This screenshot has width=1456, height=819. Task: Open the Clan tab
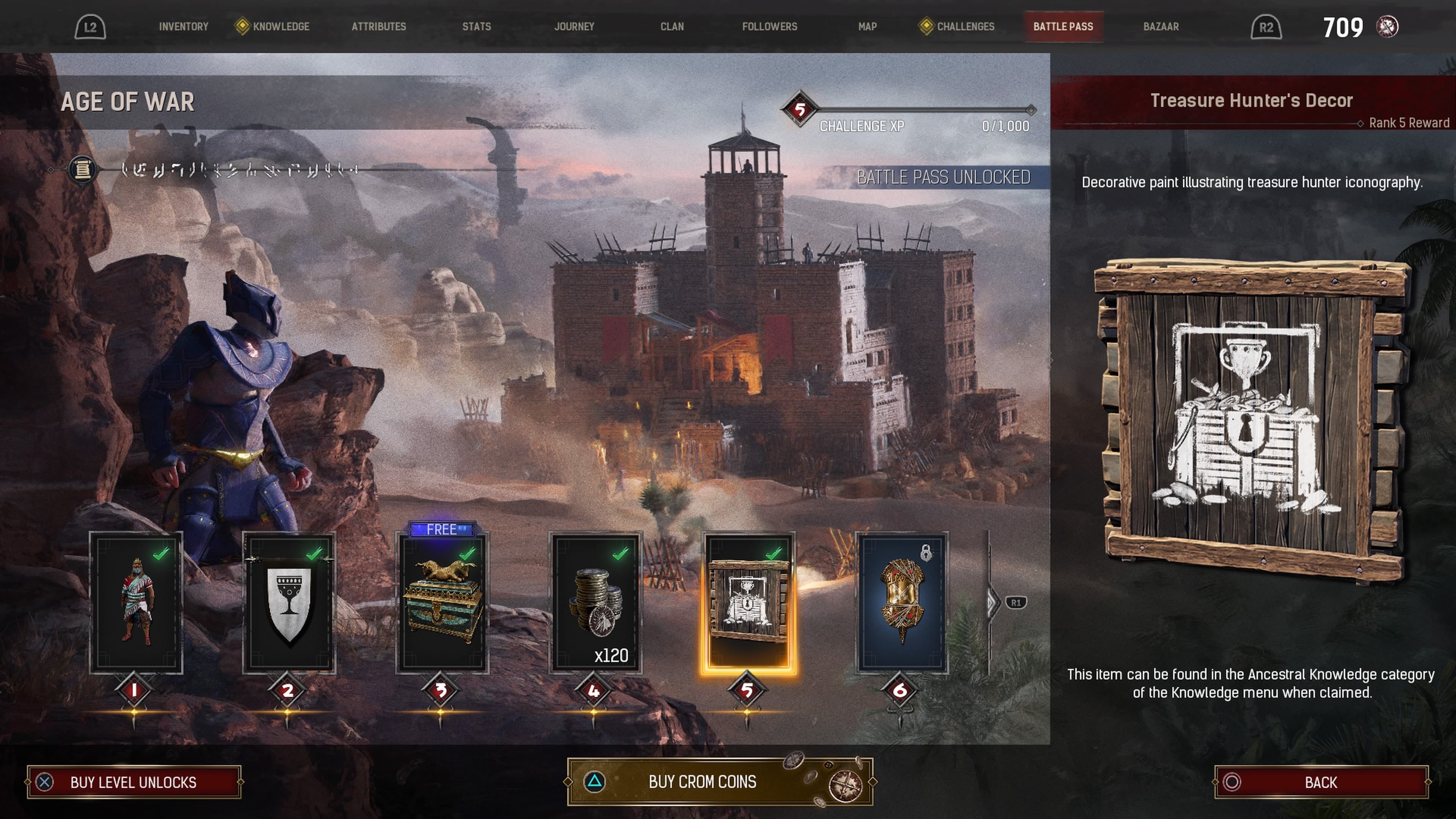672,27
